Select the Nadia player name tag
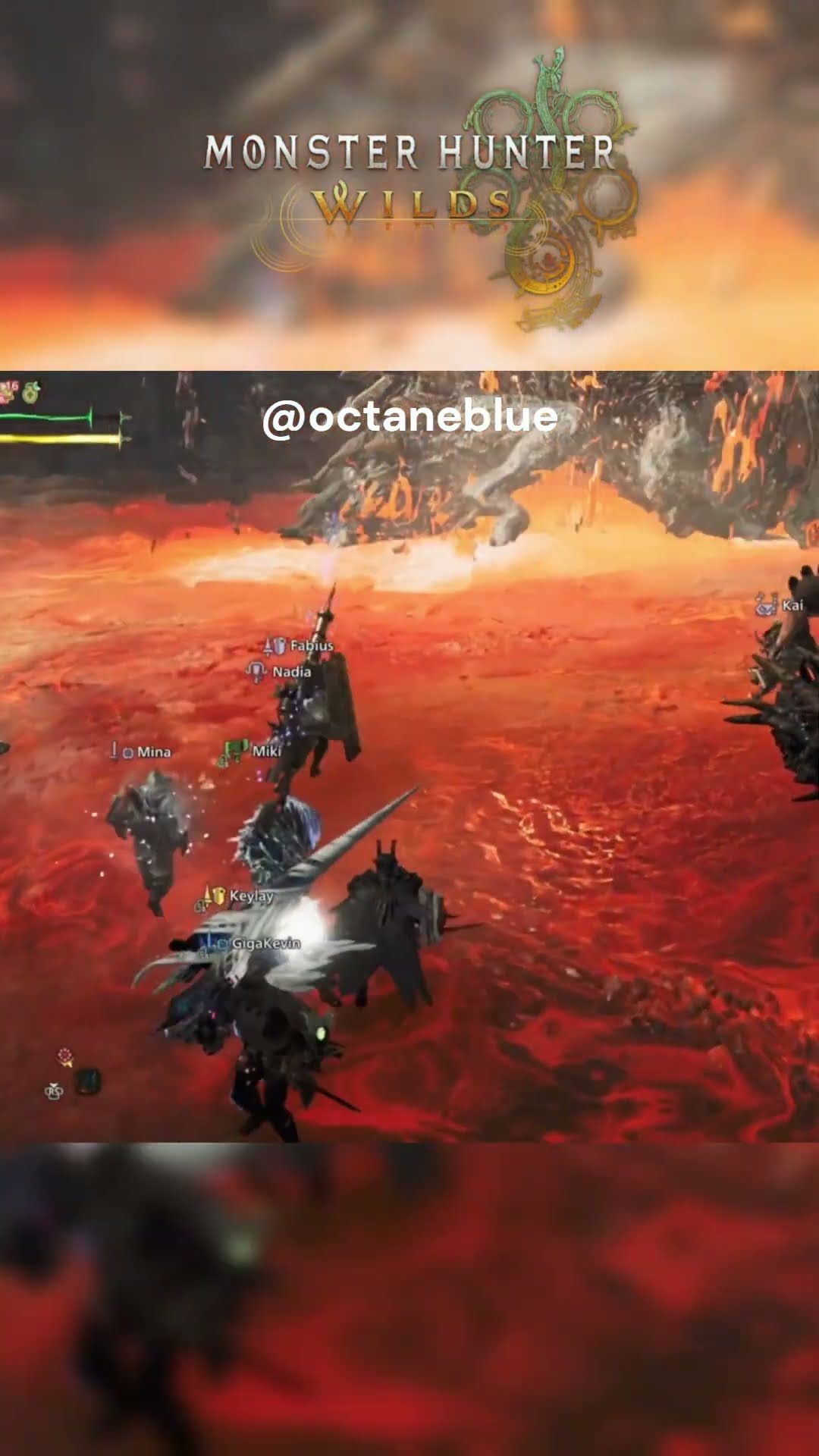Viewport: 819px width, 1456px height. pyautogui.click(x=291, y=672)
